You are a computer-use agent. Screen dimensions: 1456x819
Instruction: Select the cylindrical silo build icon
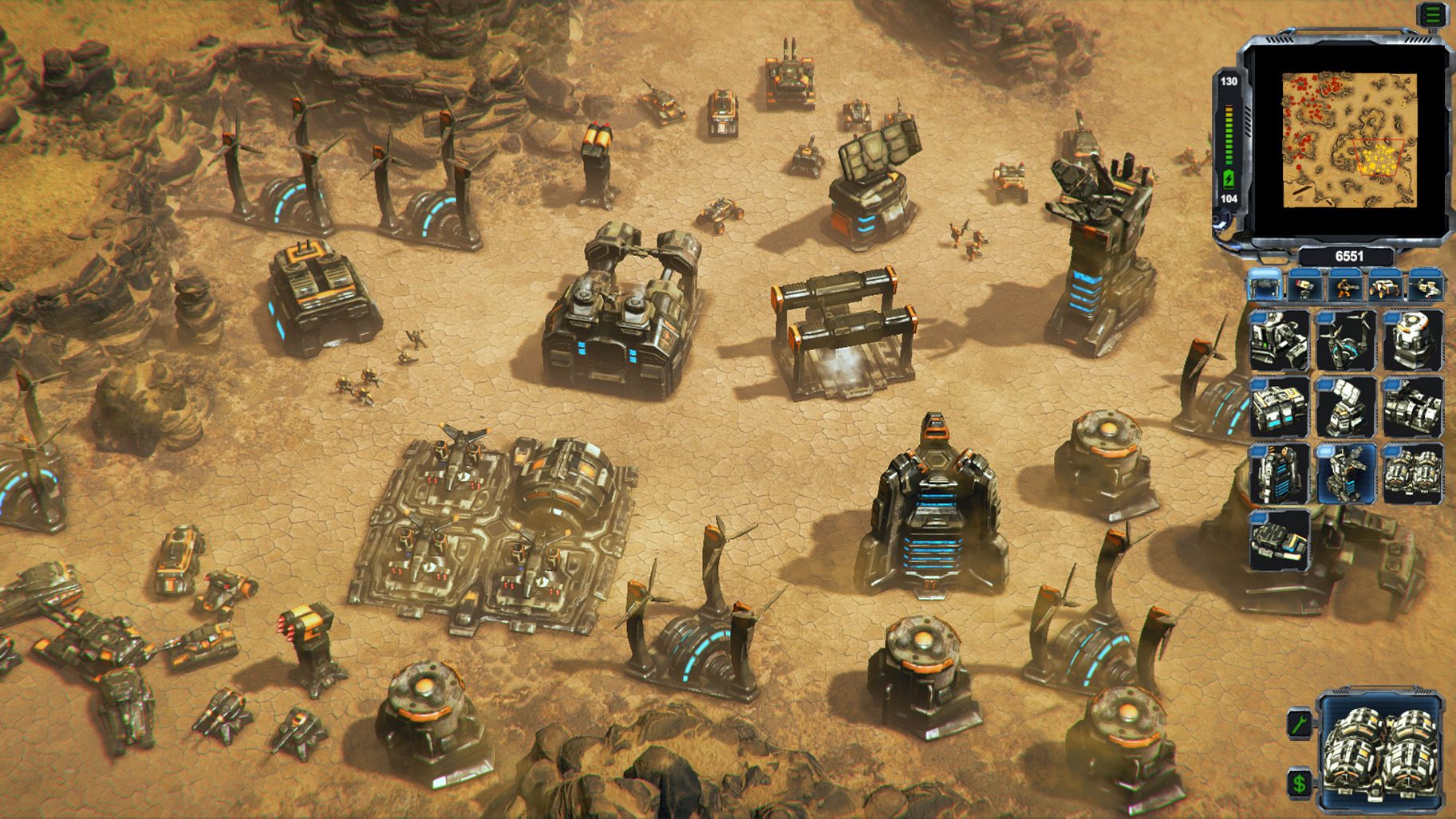tap(1413, 341)
